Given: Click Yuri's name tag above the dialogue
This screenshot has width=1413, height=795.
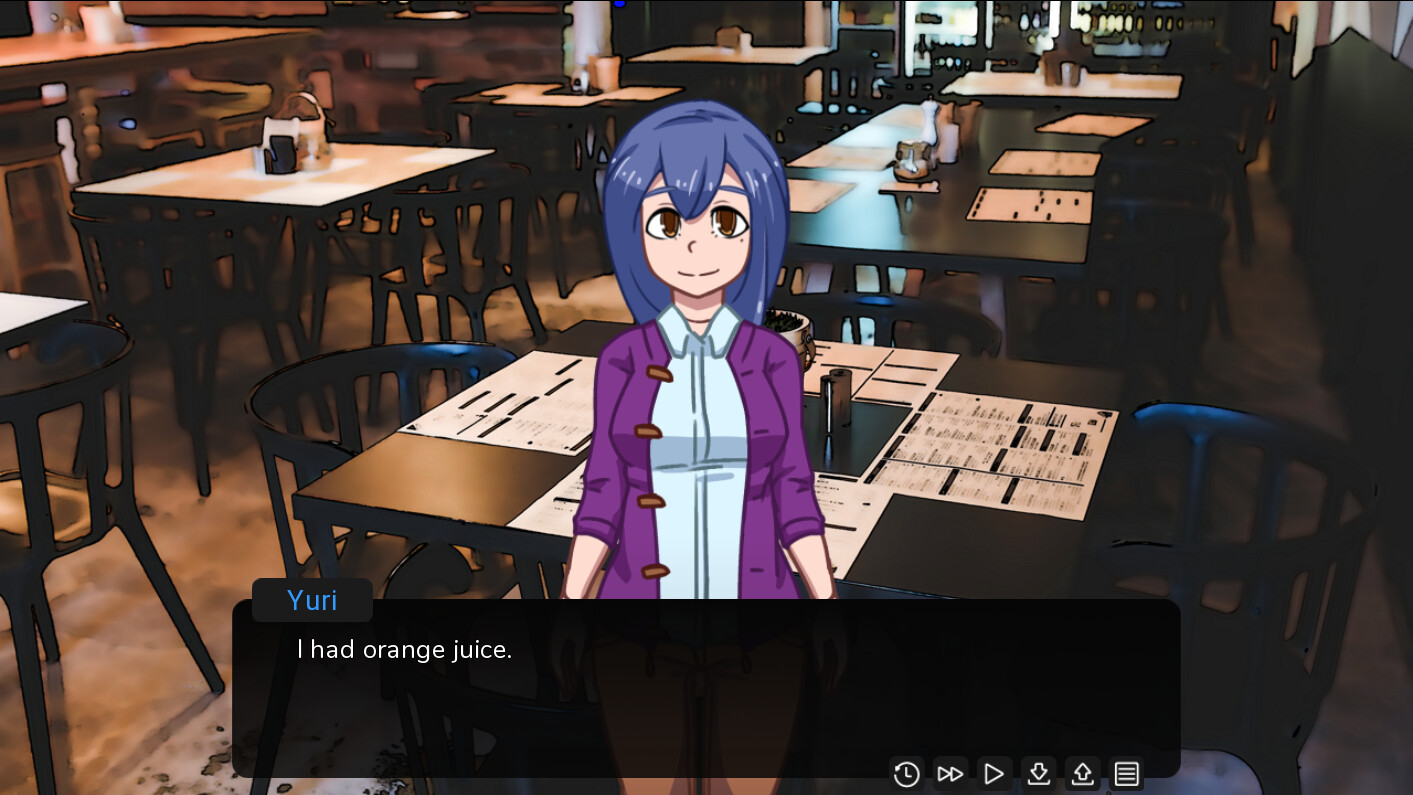Looking at the screenshot, I should (311, 599).
